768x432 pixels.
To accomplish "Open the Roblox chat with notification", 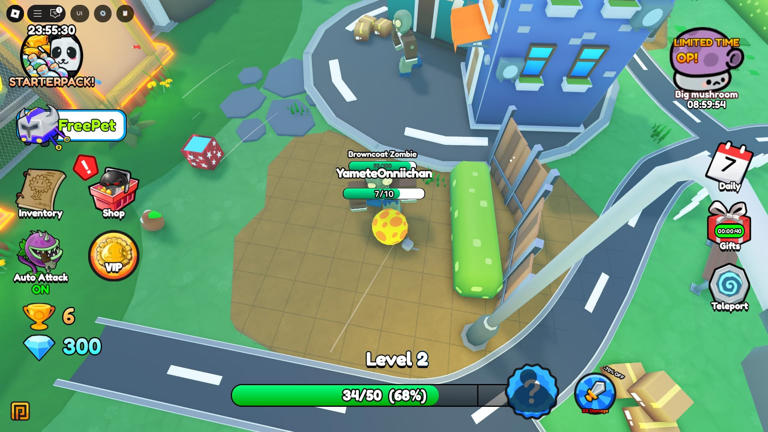I will 57,13.
